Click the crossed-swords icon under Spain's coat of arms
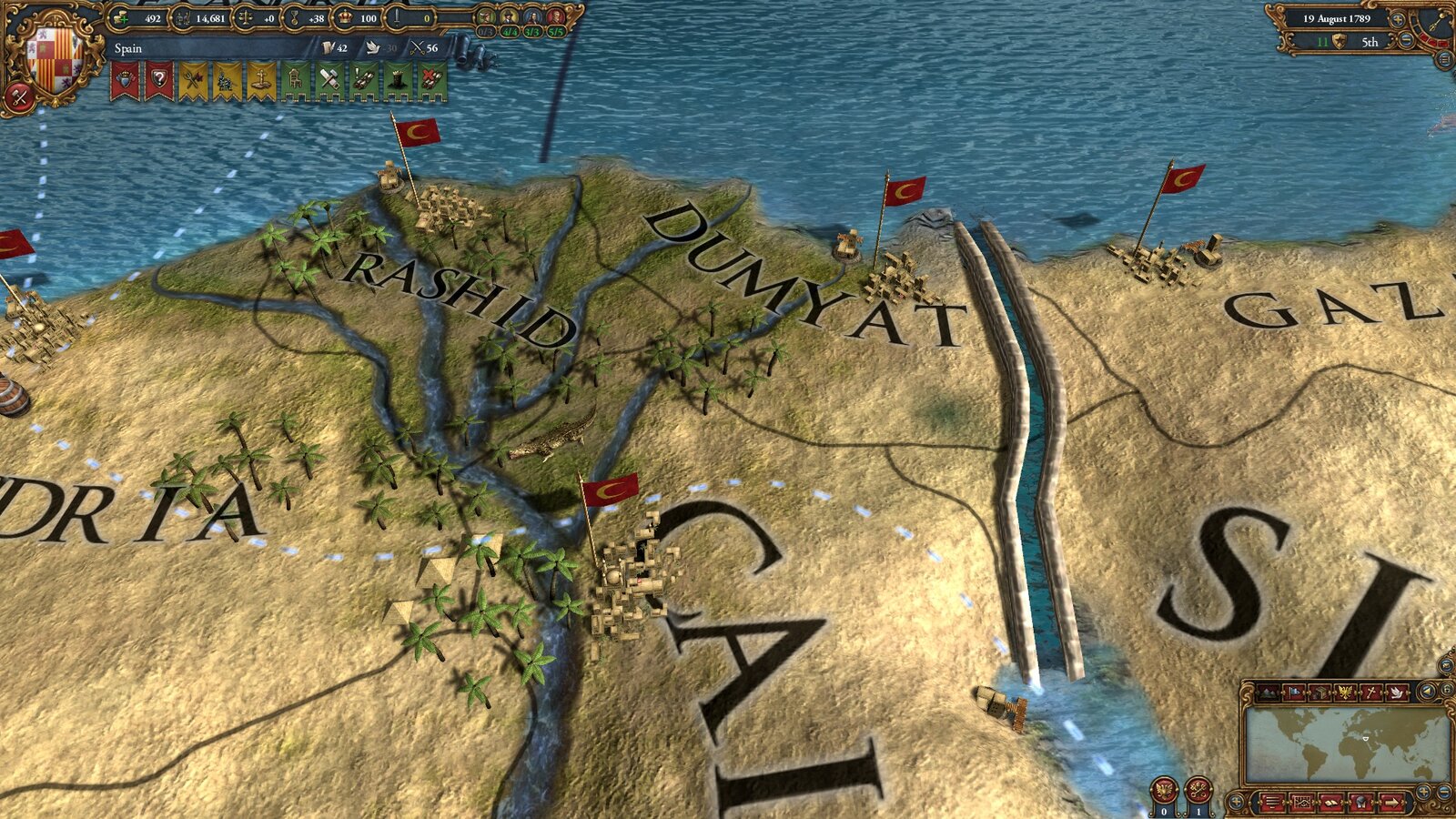Viewport: 1456px width, 819px height. (17, 97)
